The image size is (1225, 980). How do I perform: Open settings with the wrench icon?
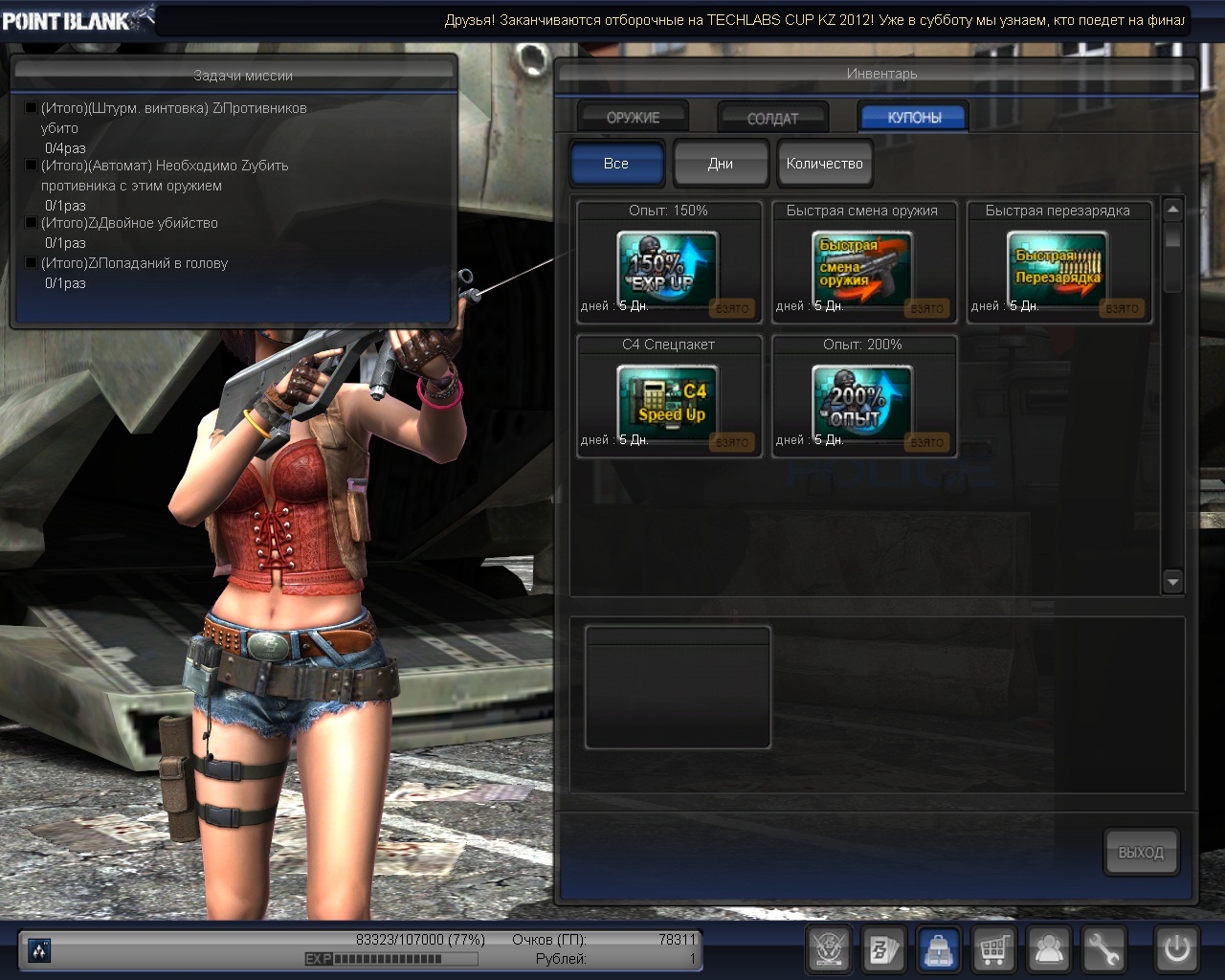click(x=1103, y=949)
